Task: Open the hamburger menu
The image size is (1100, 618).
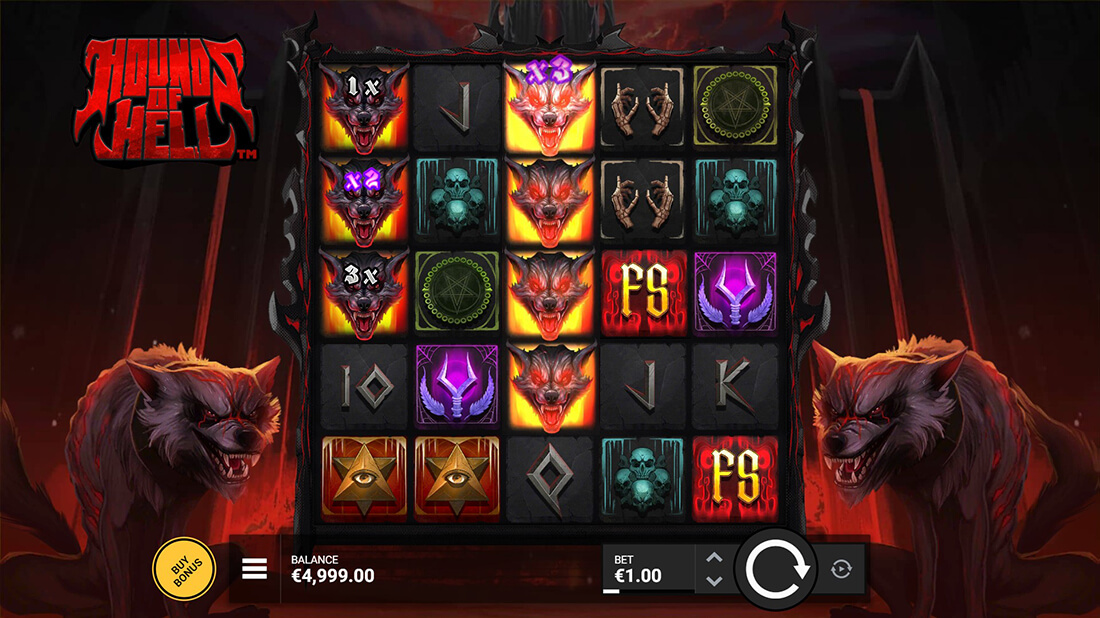Action: tap(255, 570)
